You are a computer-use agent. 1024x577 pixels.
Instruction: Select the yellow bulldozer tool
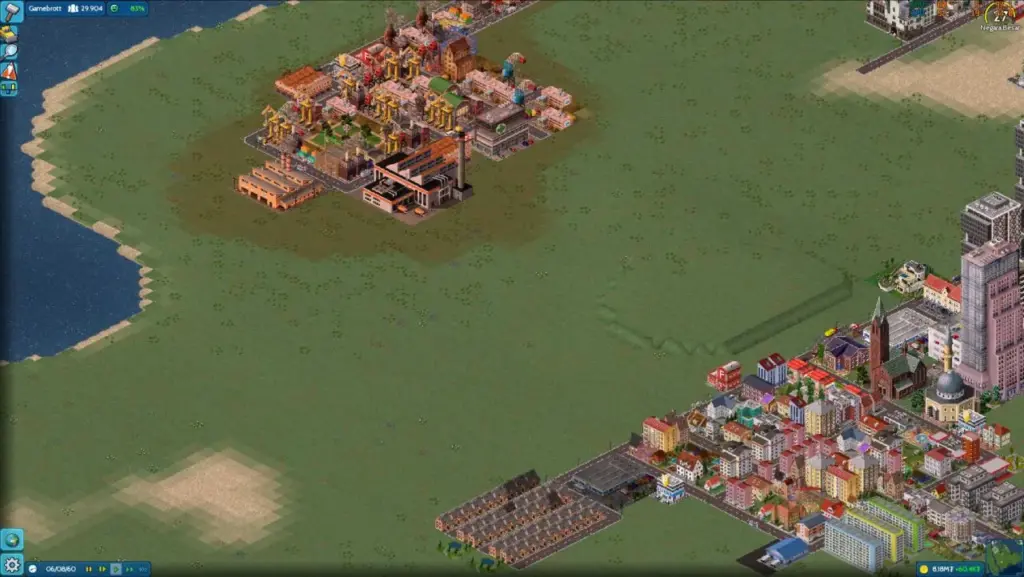point(8,33)
